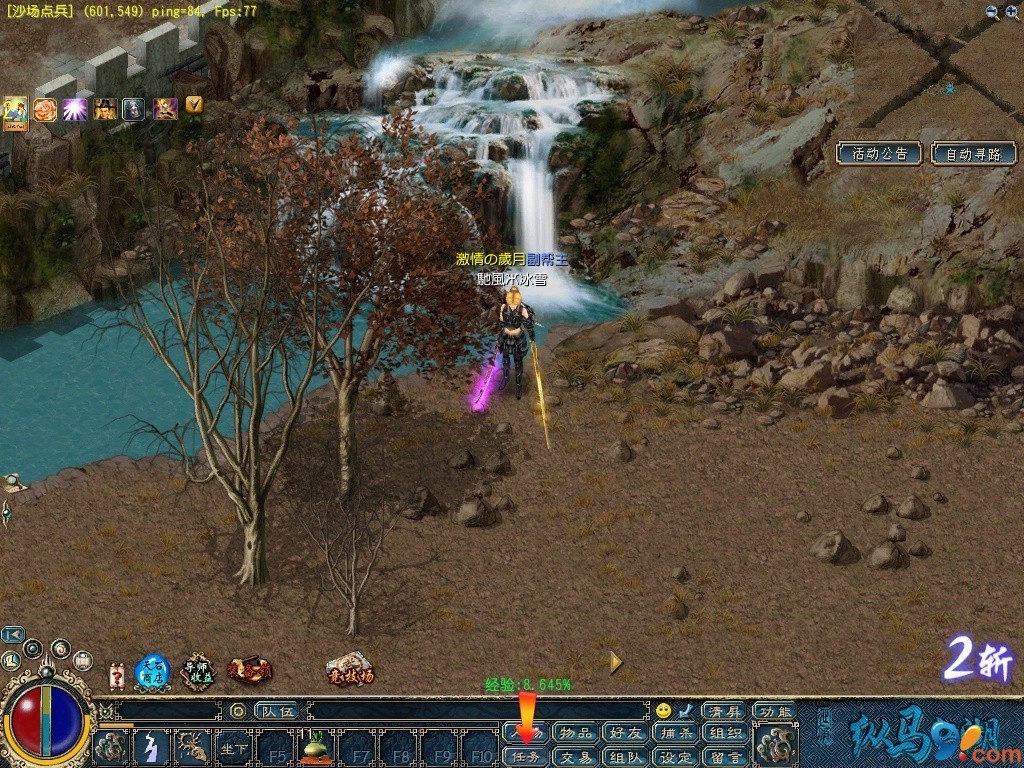Open the 功能 function menu
The height and width of the screenshot is (768, 1024).
point(773,711)
